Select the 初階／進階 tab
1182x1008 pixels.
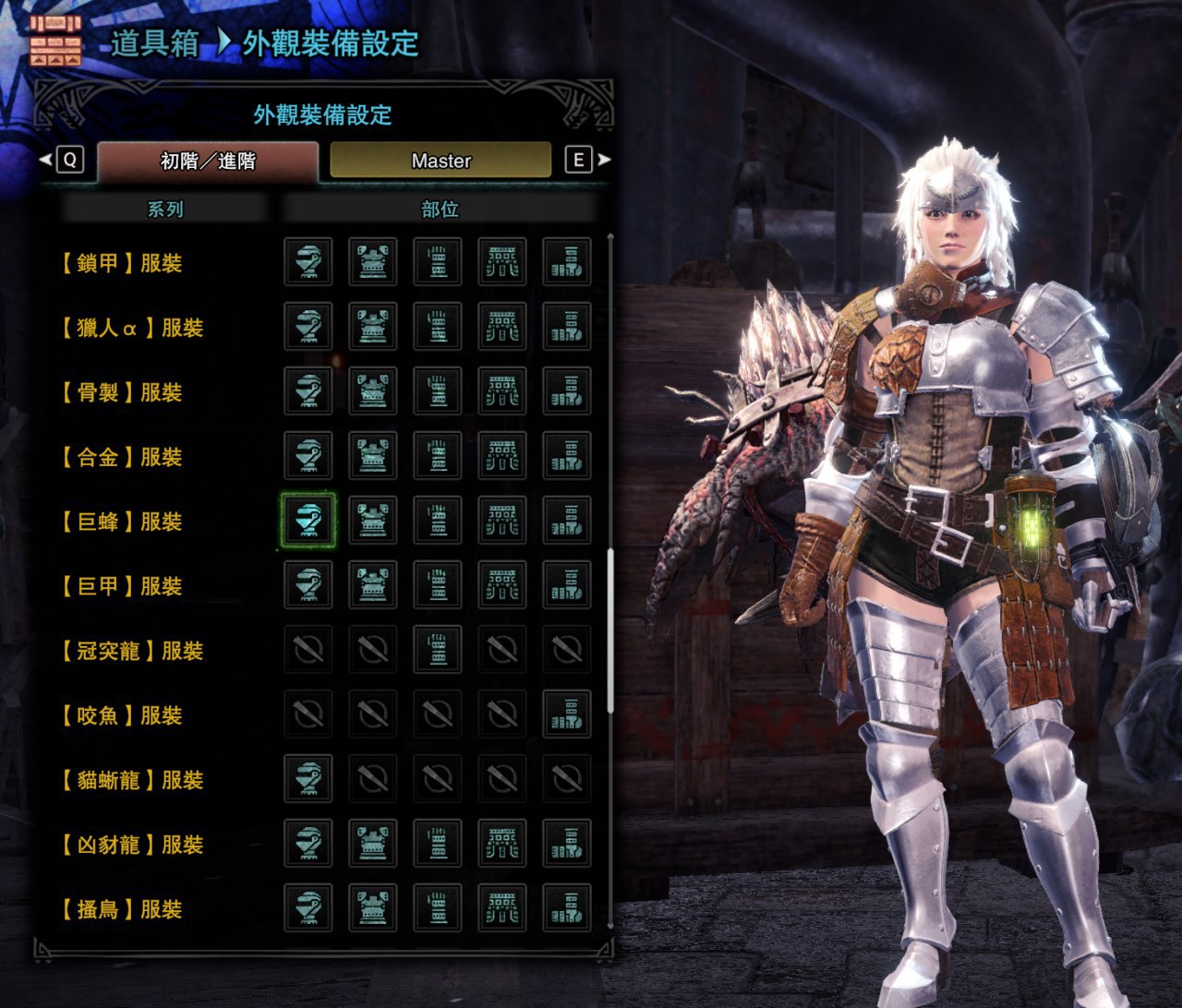tap(208, 161)
